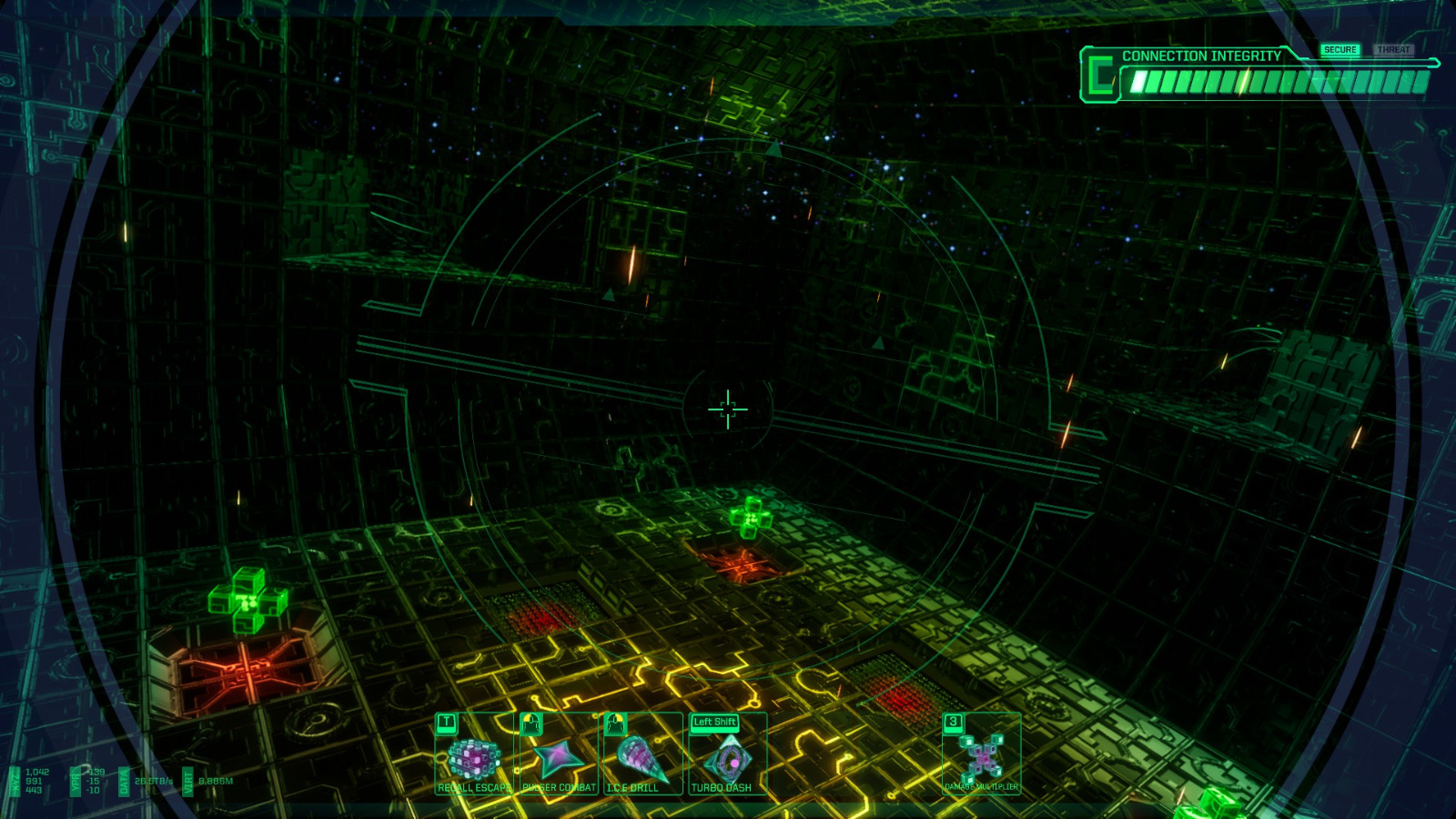The image size is (1456, 819).
Task: Open the Left Shift keybind tag above Turbo Dash
Action: tap(715, 721)
